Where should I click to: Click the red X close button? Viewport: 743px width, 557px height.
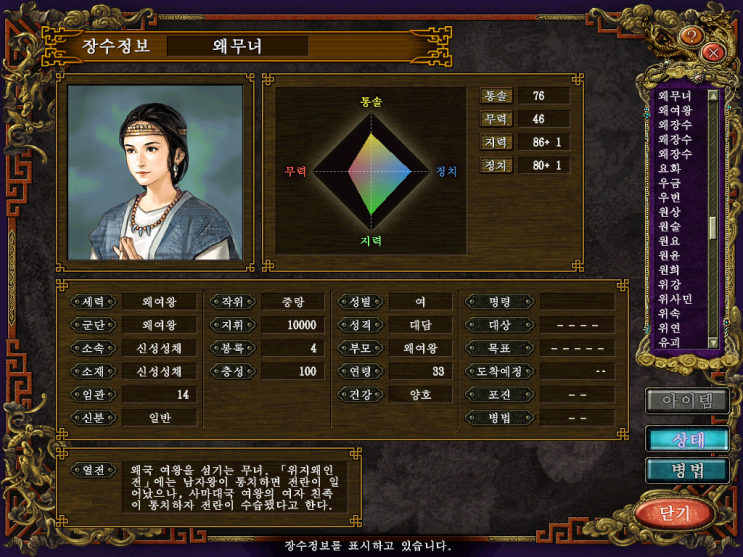pyautogui.click(x=713, y=52)
